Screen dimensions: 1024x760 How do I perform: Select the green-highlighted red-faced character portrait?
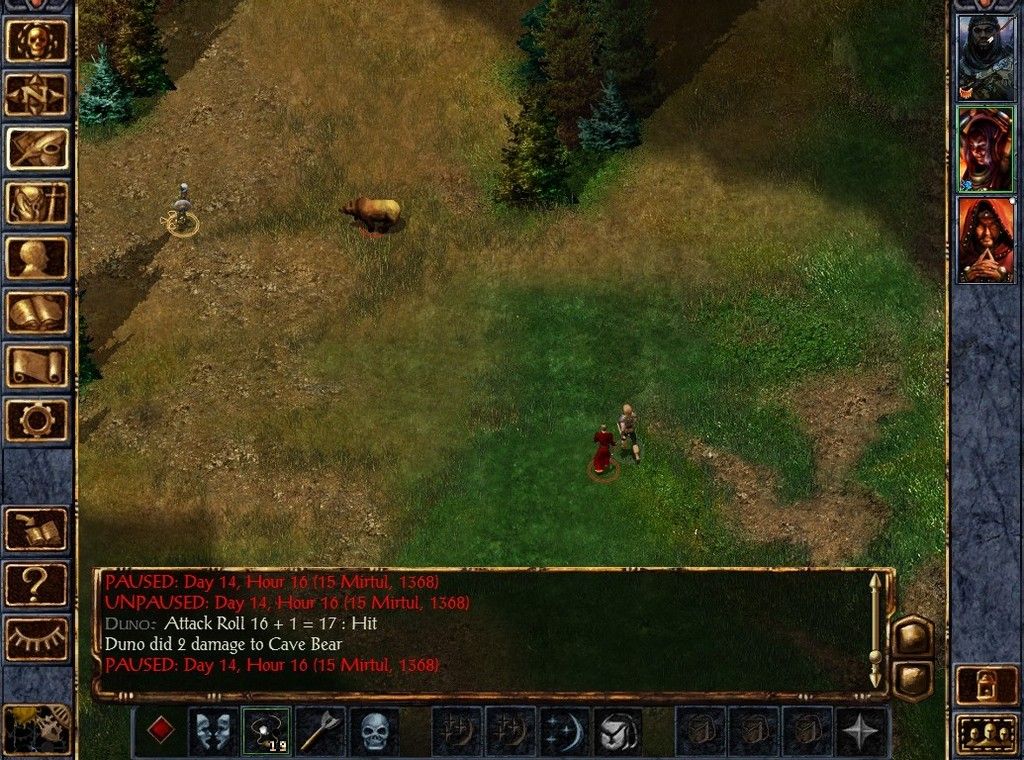click(985, 148)
